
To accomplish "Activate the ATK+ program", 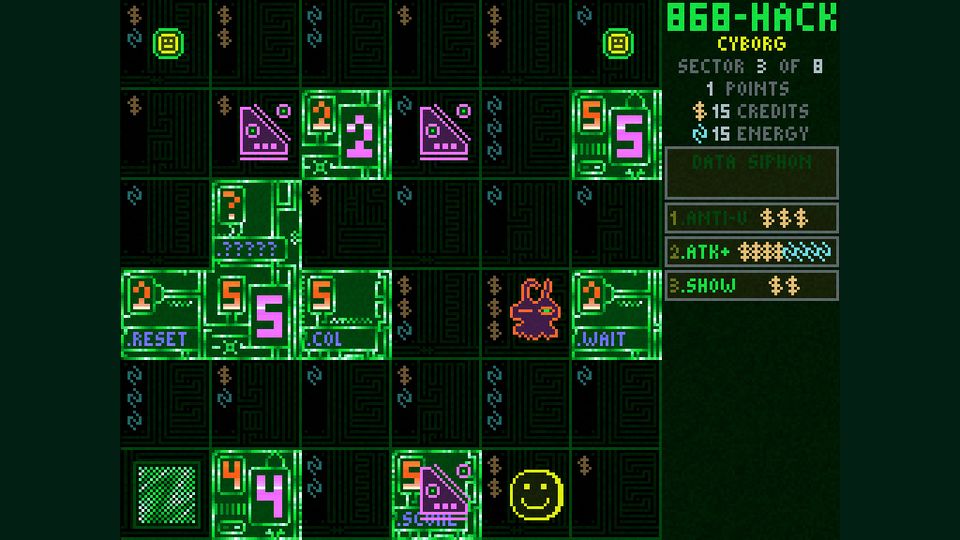I will point(751,252).
